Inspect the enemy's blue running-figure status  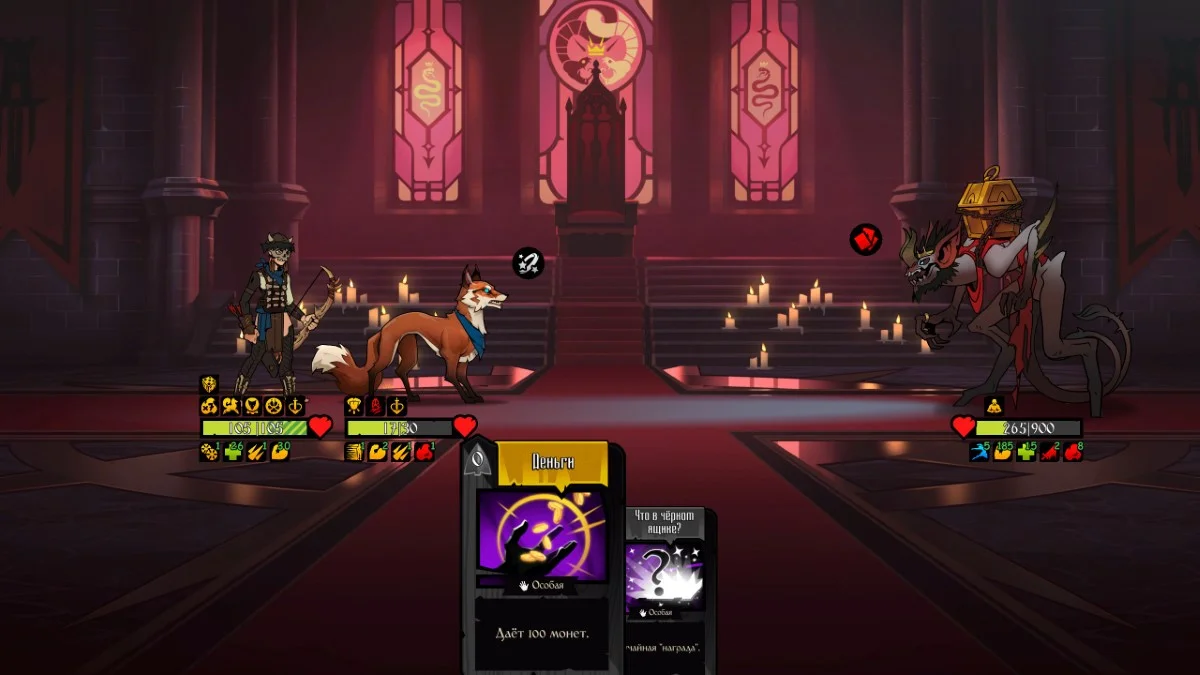(979, 452)
